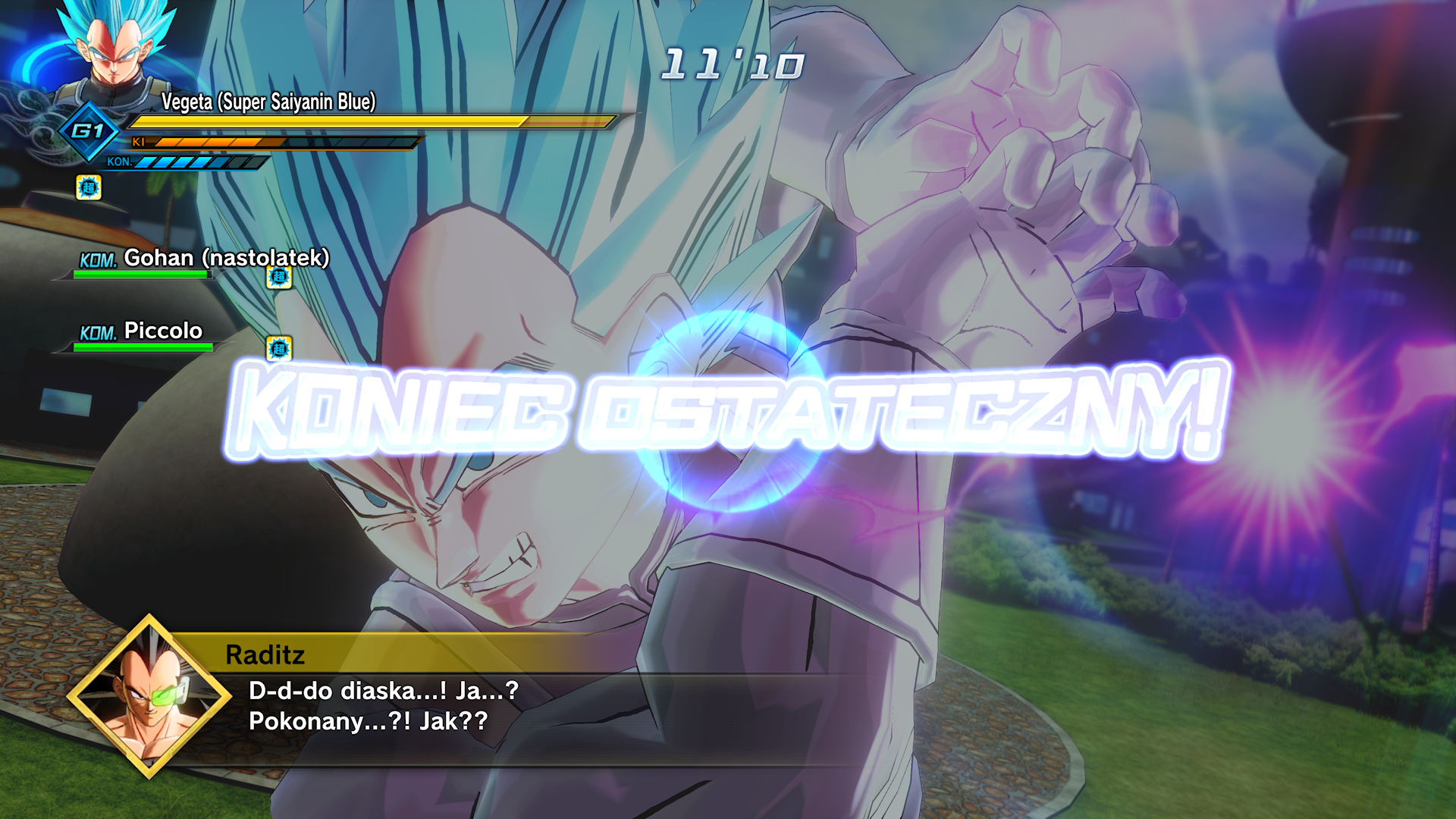Click Raditz's dialogue portrait
The height and width of the screenshot is (819, 1456).
149,696
